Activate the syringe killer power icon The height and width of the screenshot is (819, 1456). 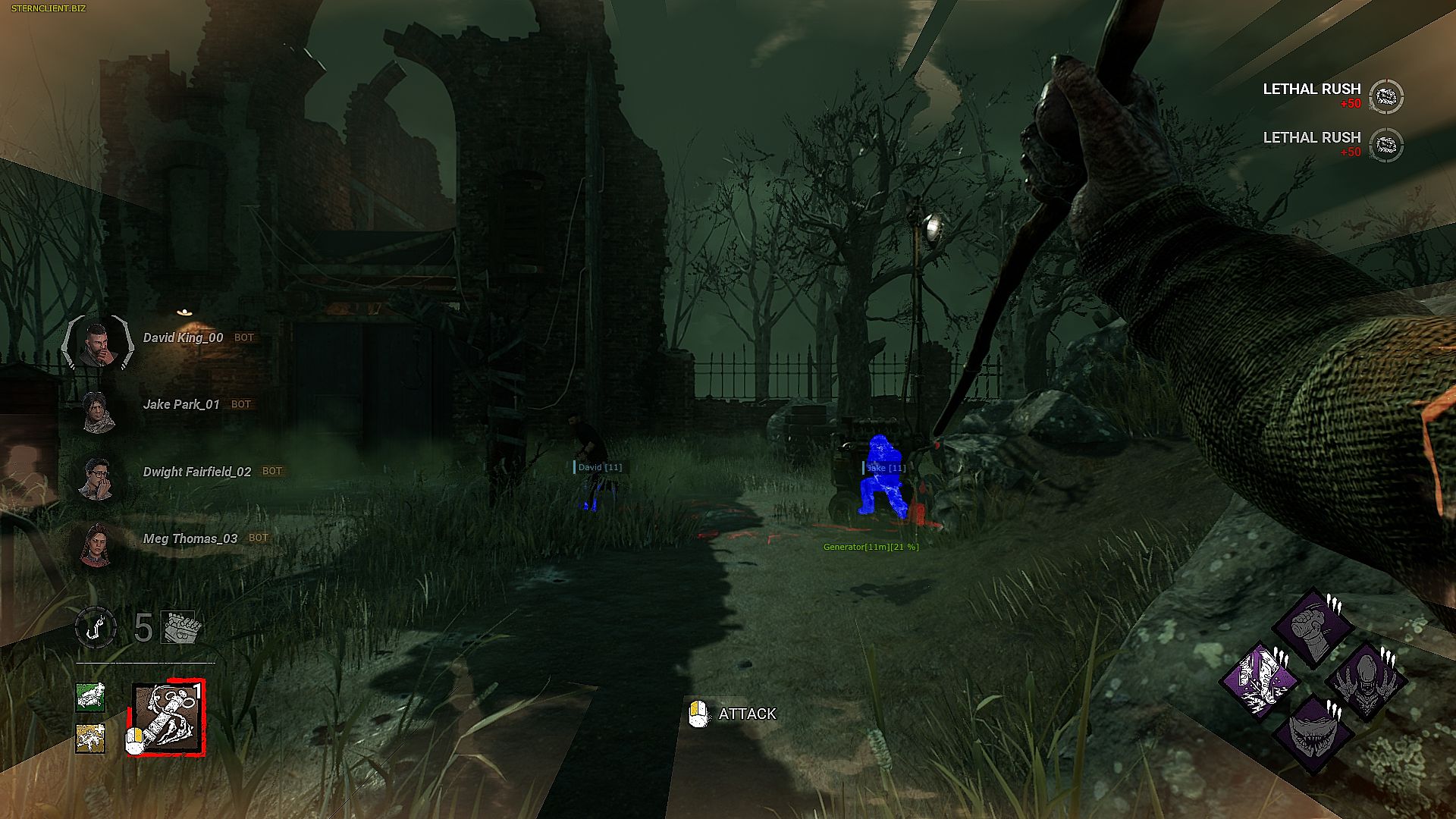[168, 717]
